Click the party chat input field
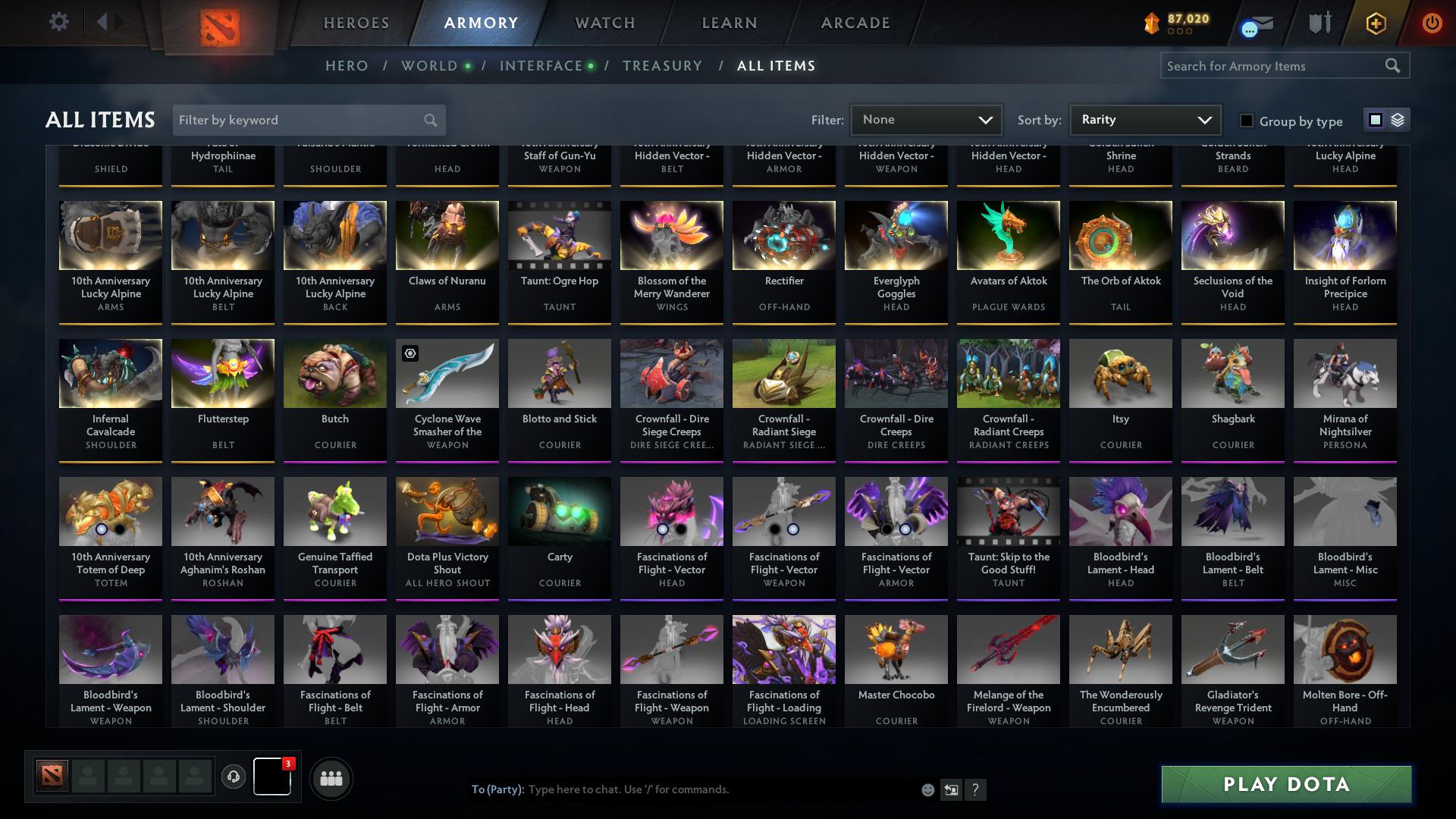 [682, 789]
